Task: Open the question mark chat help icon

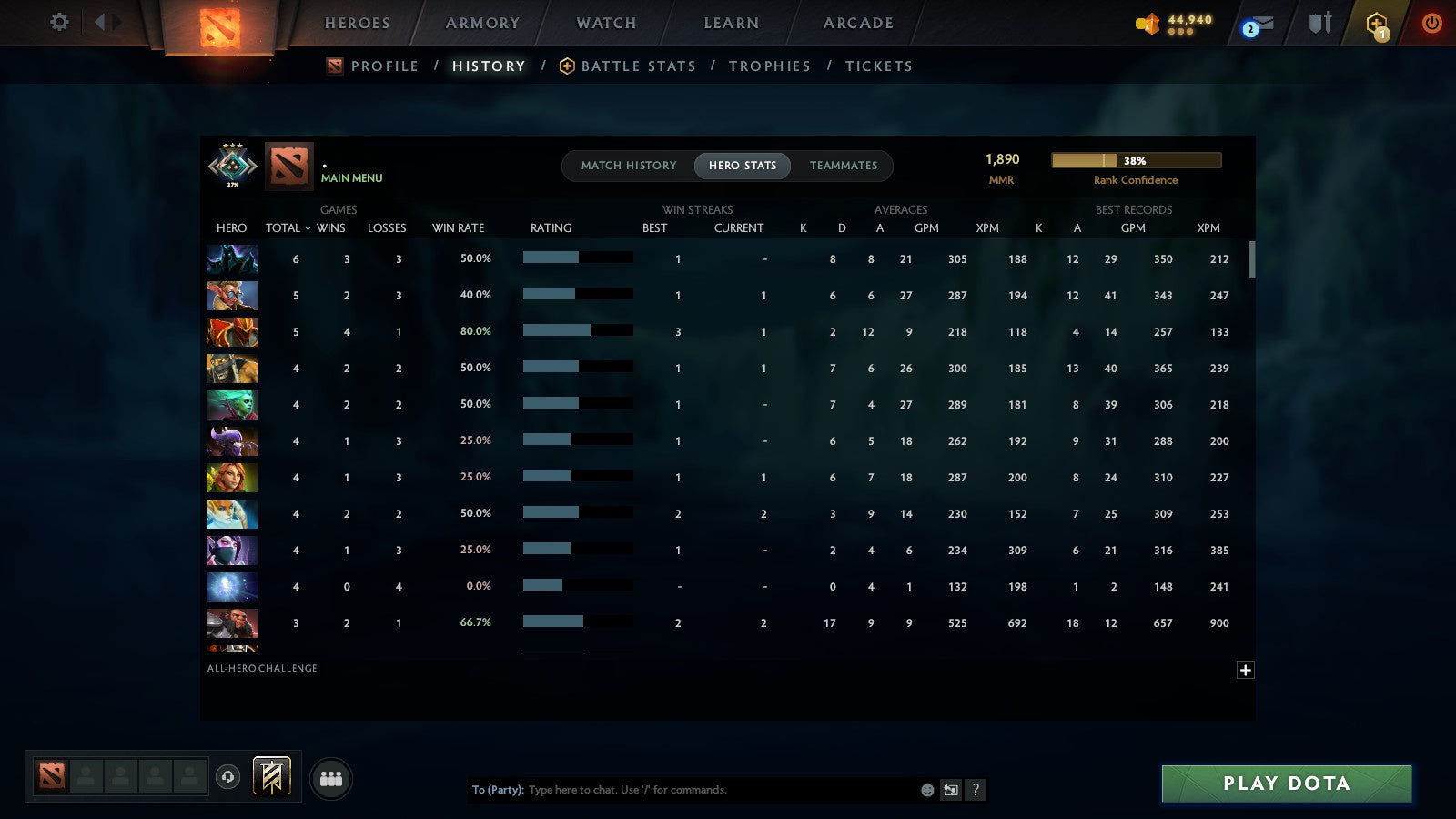Action: coord(976,790)
